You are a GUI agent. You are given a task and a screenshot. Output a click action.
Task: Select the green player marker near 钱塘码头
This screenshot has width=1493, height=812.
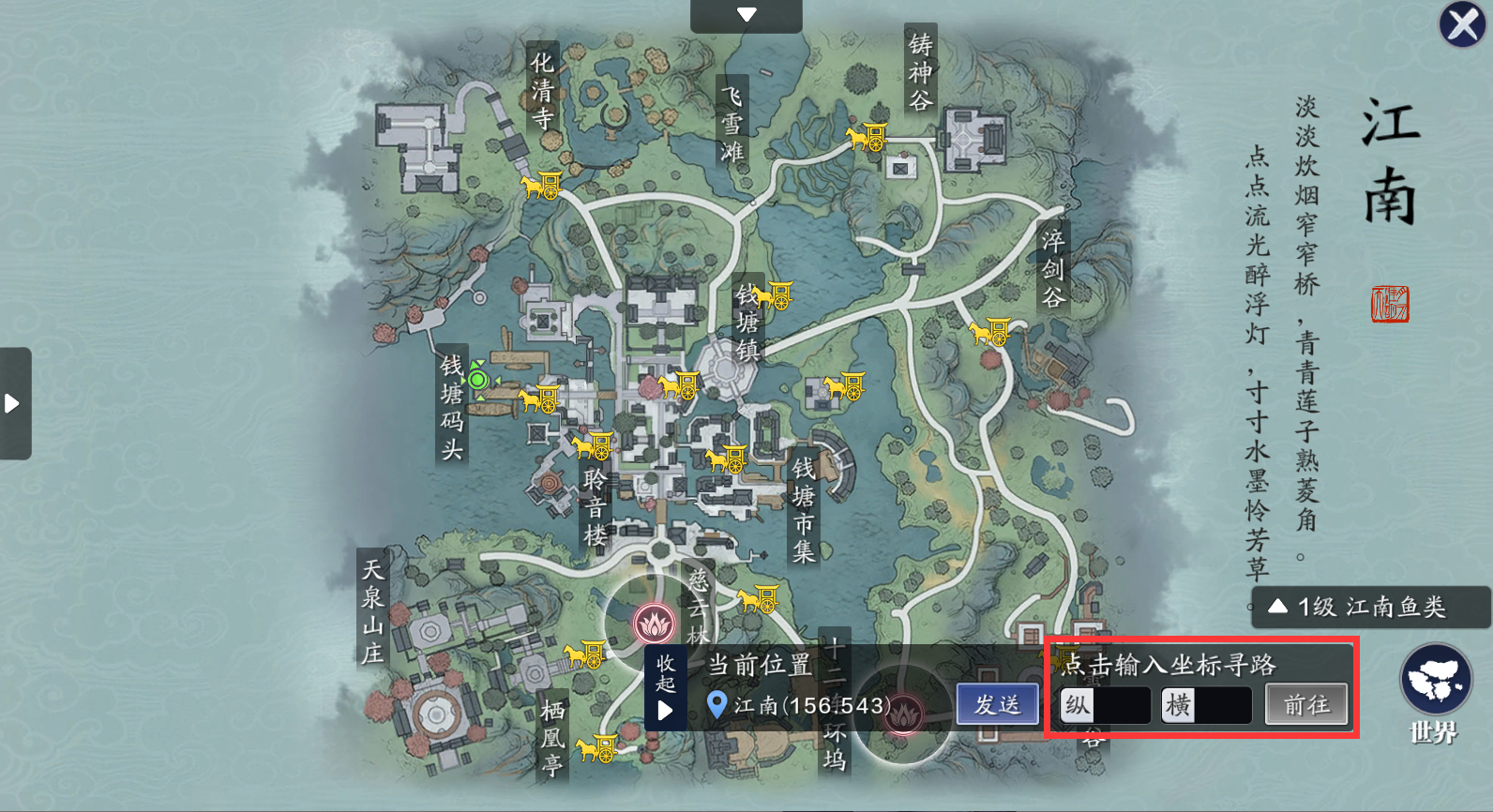(480, 380)
